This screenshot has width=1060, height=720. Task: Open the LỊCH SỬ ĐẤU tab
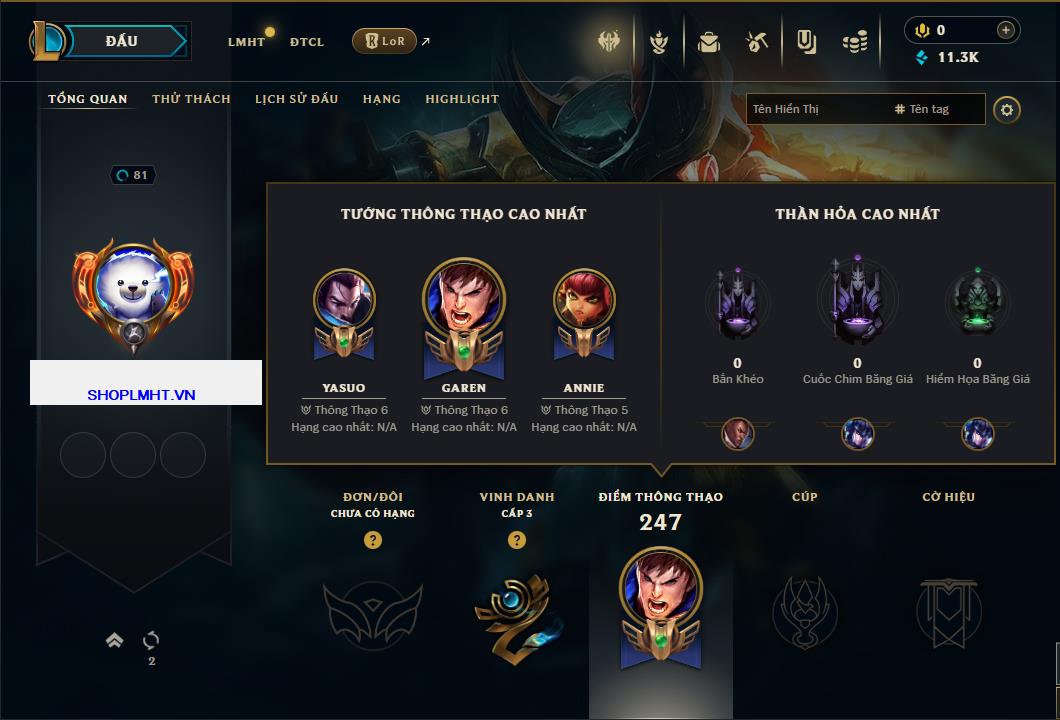(x=296, y=99)
